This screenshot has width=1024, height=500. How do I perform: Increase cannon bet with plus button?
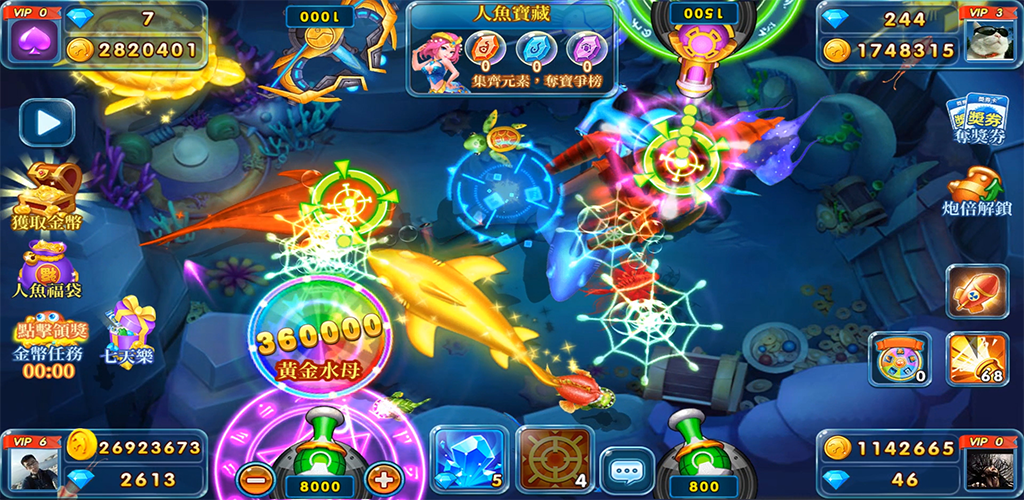(383, 479)
